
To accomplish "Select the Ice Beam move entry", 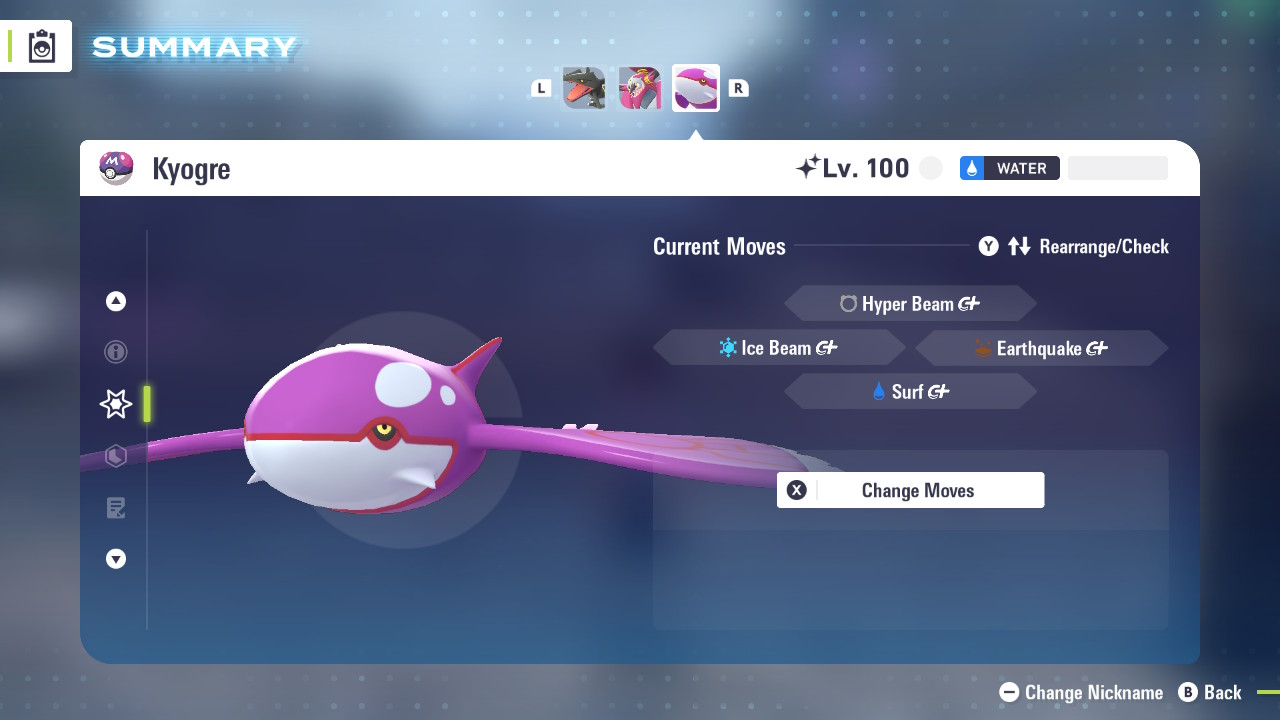I will point(780,347).
